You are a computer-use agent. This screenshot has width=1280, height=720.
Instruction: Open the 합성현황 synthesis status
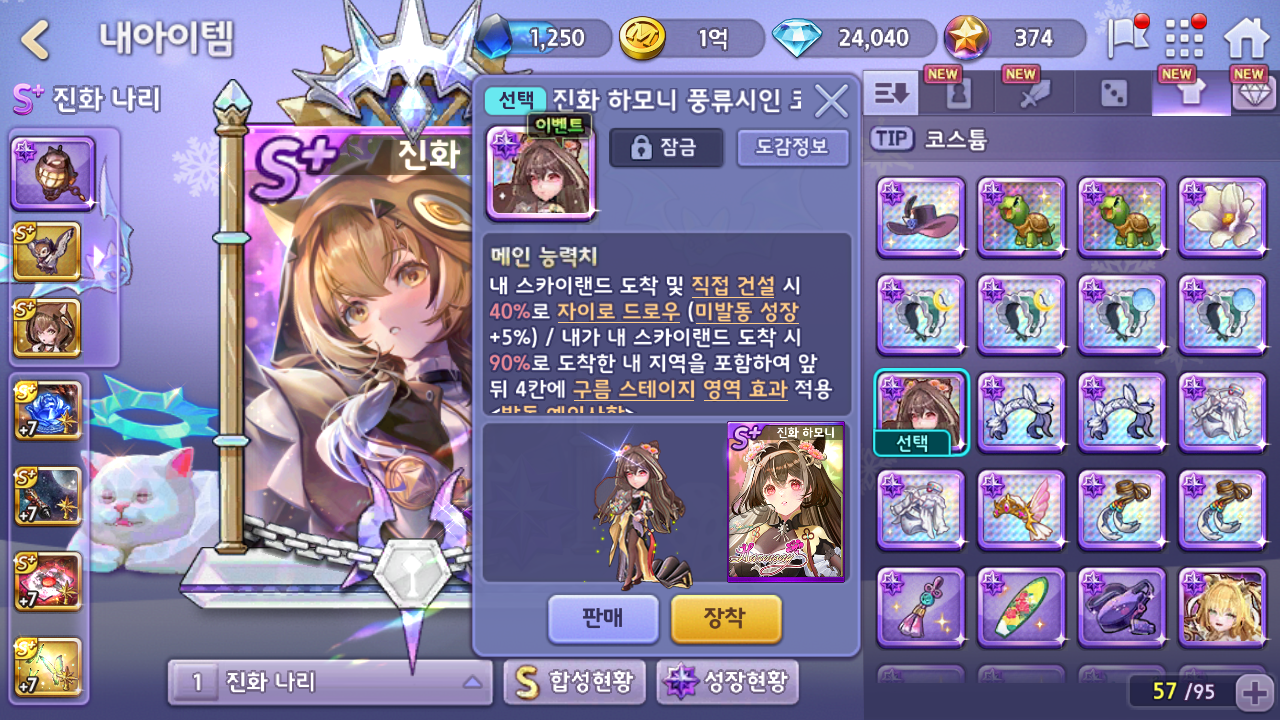(575, 682)
